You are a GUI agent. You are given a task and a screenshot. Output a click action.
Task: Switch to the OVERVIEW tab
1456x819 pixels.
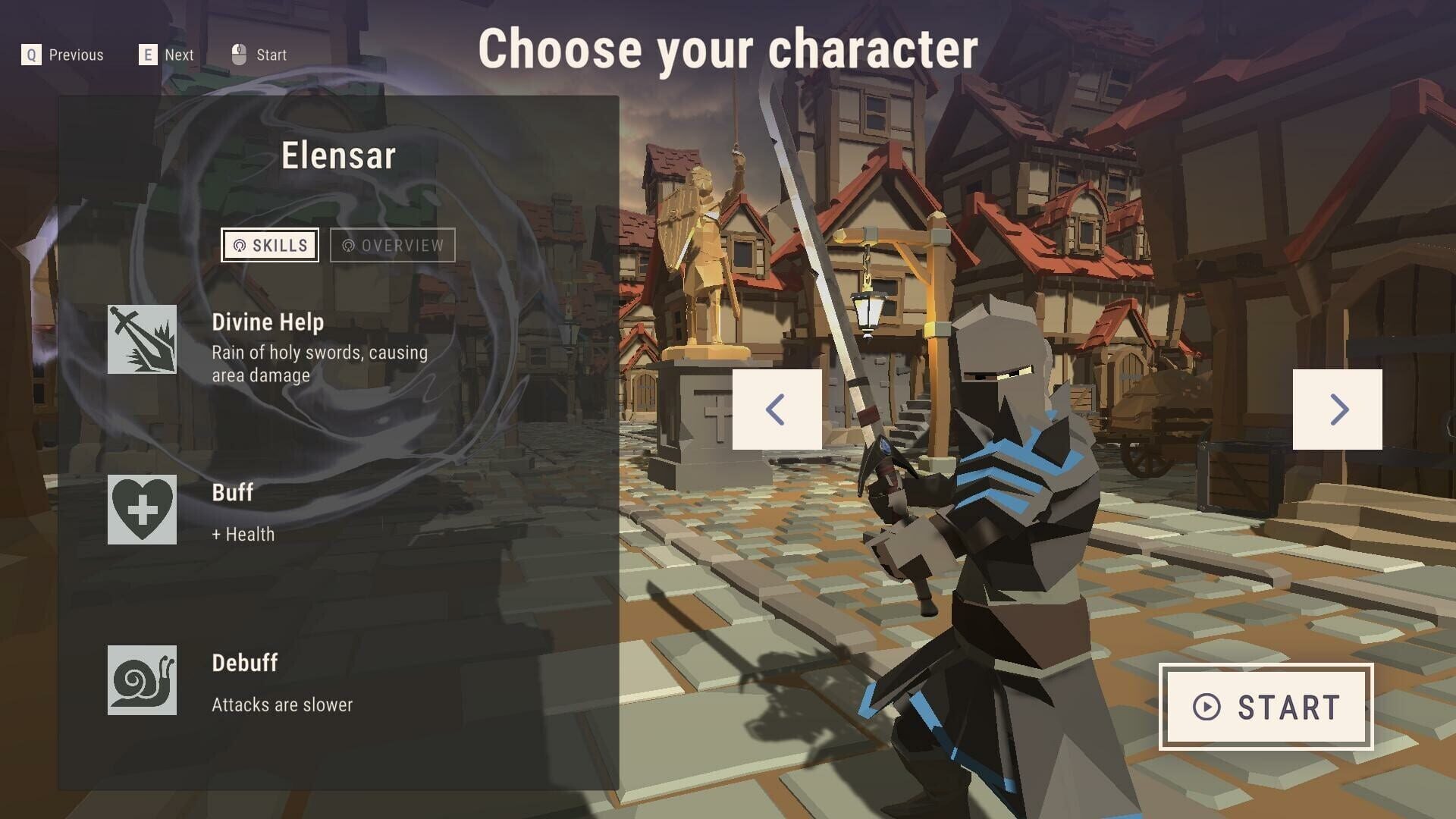pyautogui.click(x=392, y=245)
